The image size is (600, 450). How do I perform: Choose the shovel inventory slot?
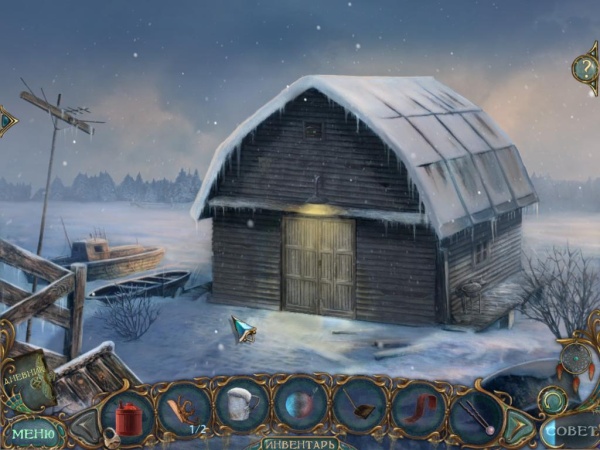click(x=360, y=410)
